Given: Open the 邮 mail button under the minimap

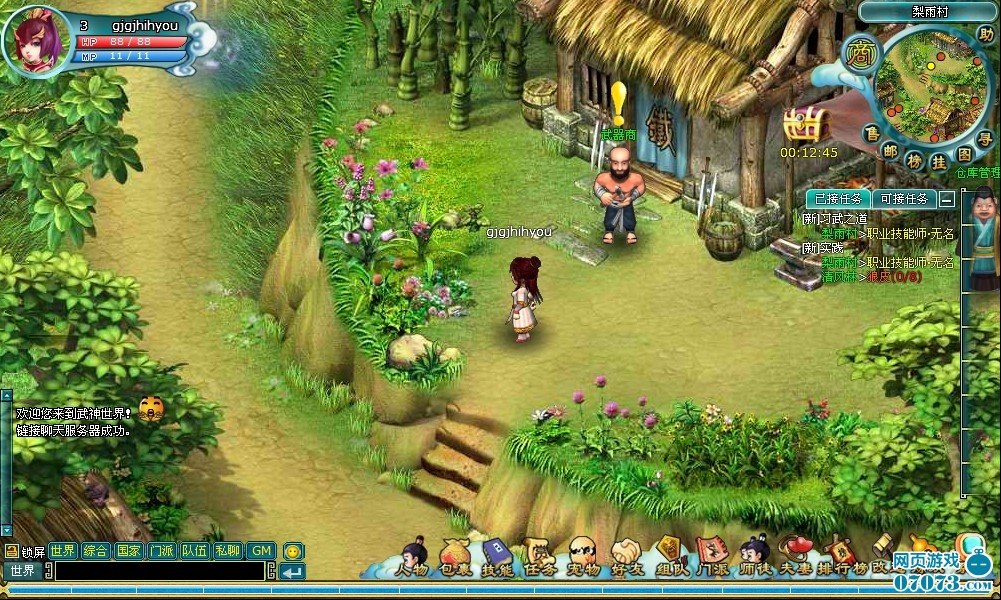Looking at the screenshot, I should click(889, 150).
